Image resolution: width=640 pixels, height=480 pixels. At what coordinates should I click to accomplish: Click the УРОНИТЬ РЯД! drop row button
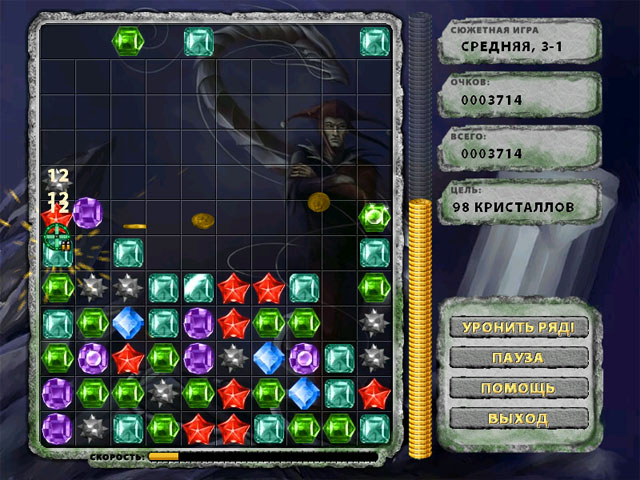coord(516,327)
